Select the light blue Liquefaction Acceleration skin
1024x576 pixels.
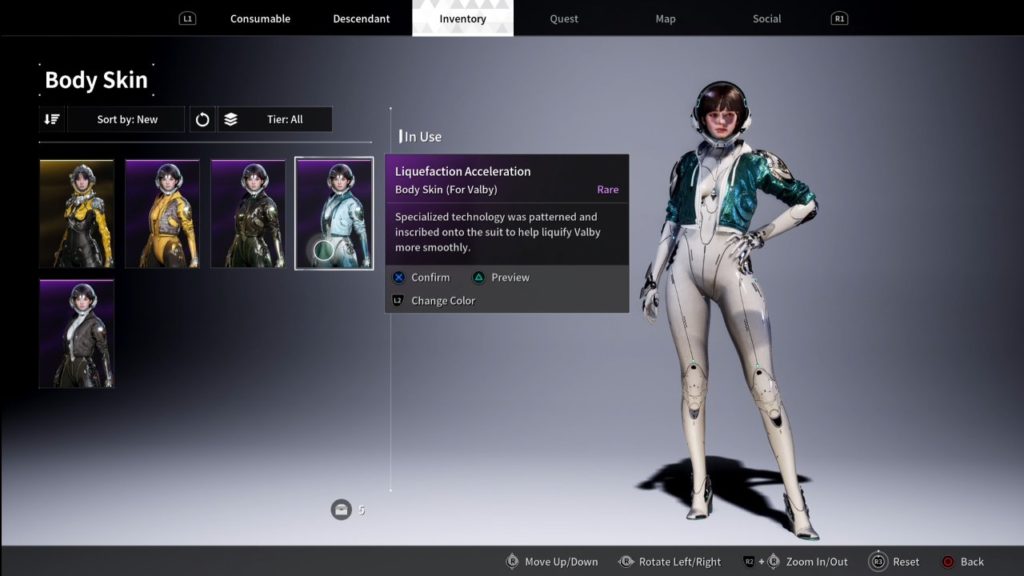(x=334, y=214)
